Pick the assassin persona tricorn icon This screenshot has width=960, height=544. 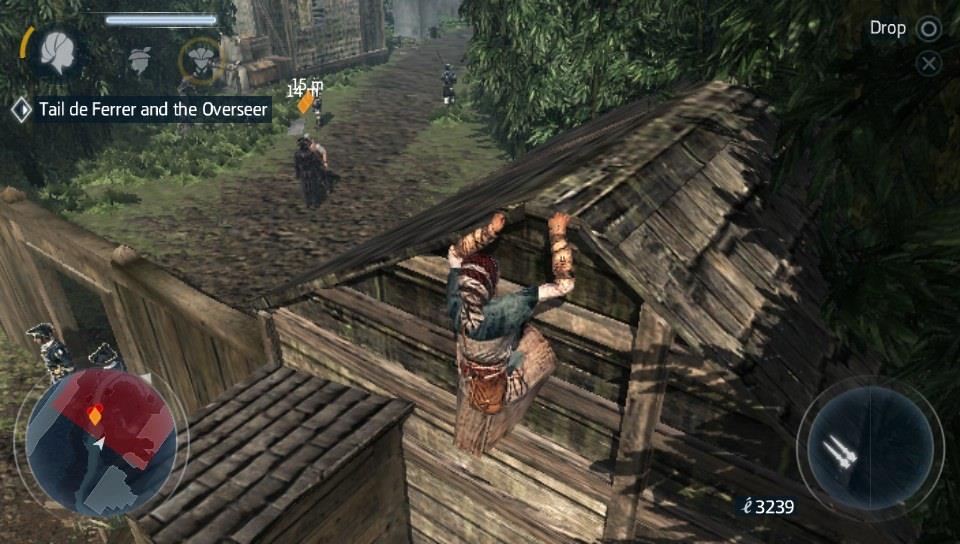(x=200, y=58)
